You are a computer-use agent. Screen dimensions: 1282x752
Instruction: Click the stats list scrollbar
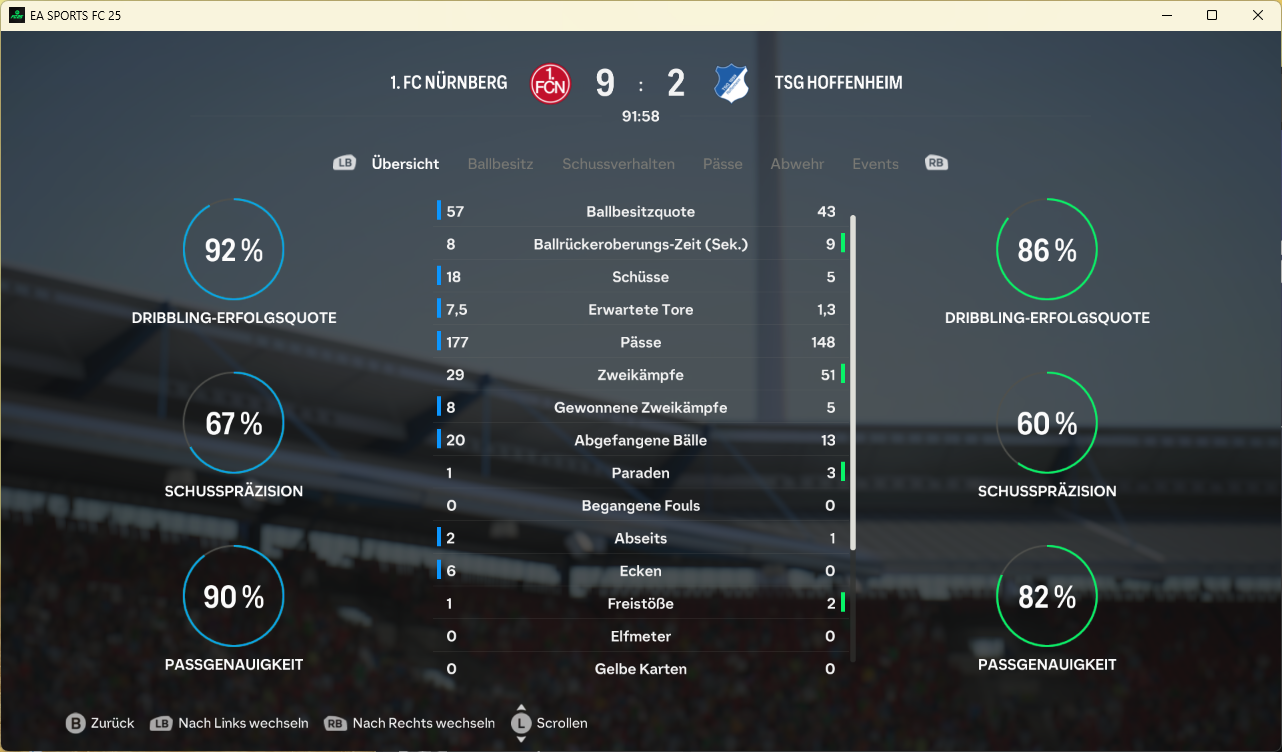tap(853, 380)
